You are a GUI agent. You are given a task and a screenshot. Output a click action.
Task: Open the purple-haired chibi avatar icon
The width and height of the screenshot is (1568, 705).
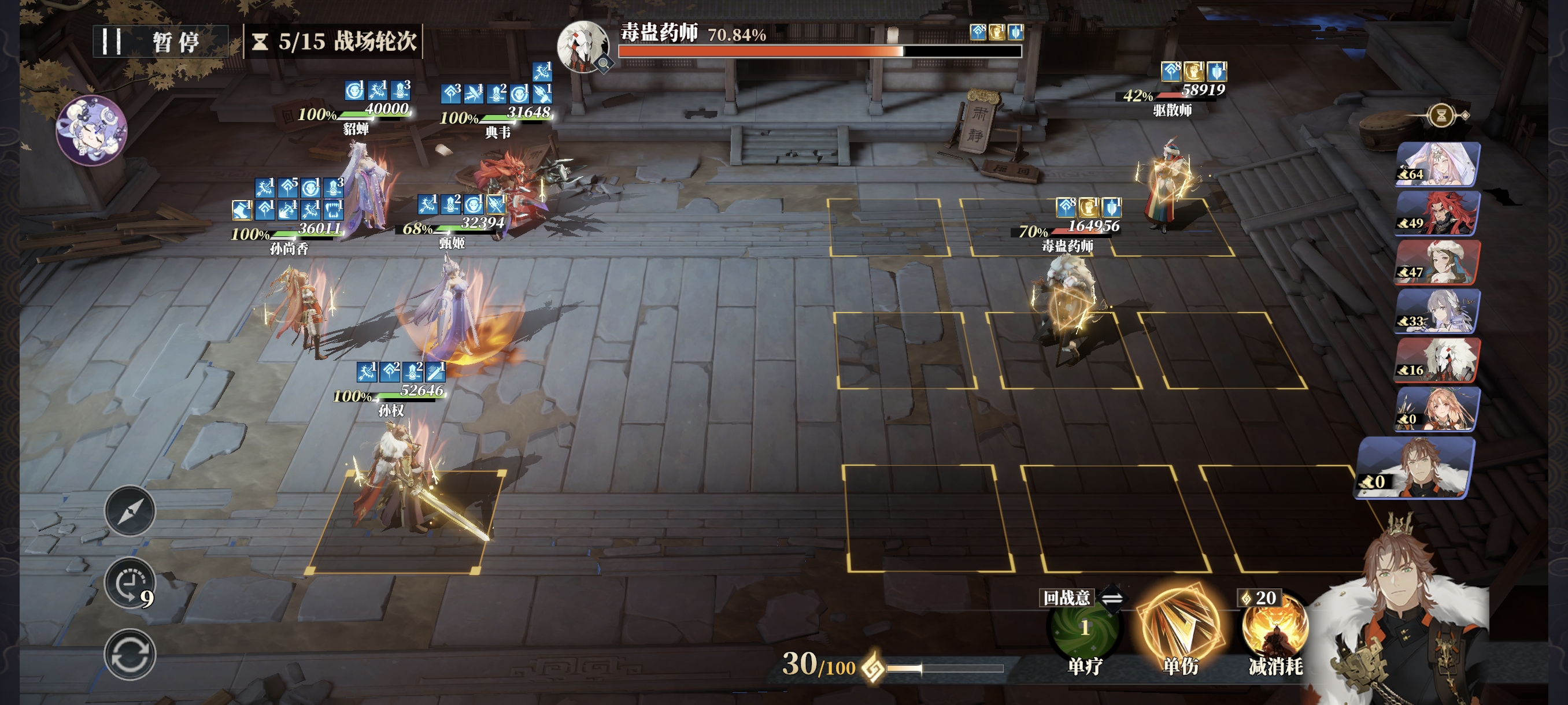click(x=91, y=130)
